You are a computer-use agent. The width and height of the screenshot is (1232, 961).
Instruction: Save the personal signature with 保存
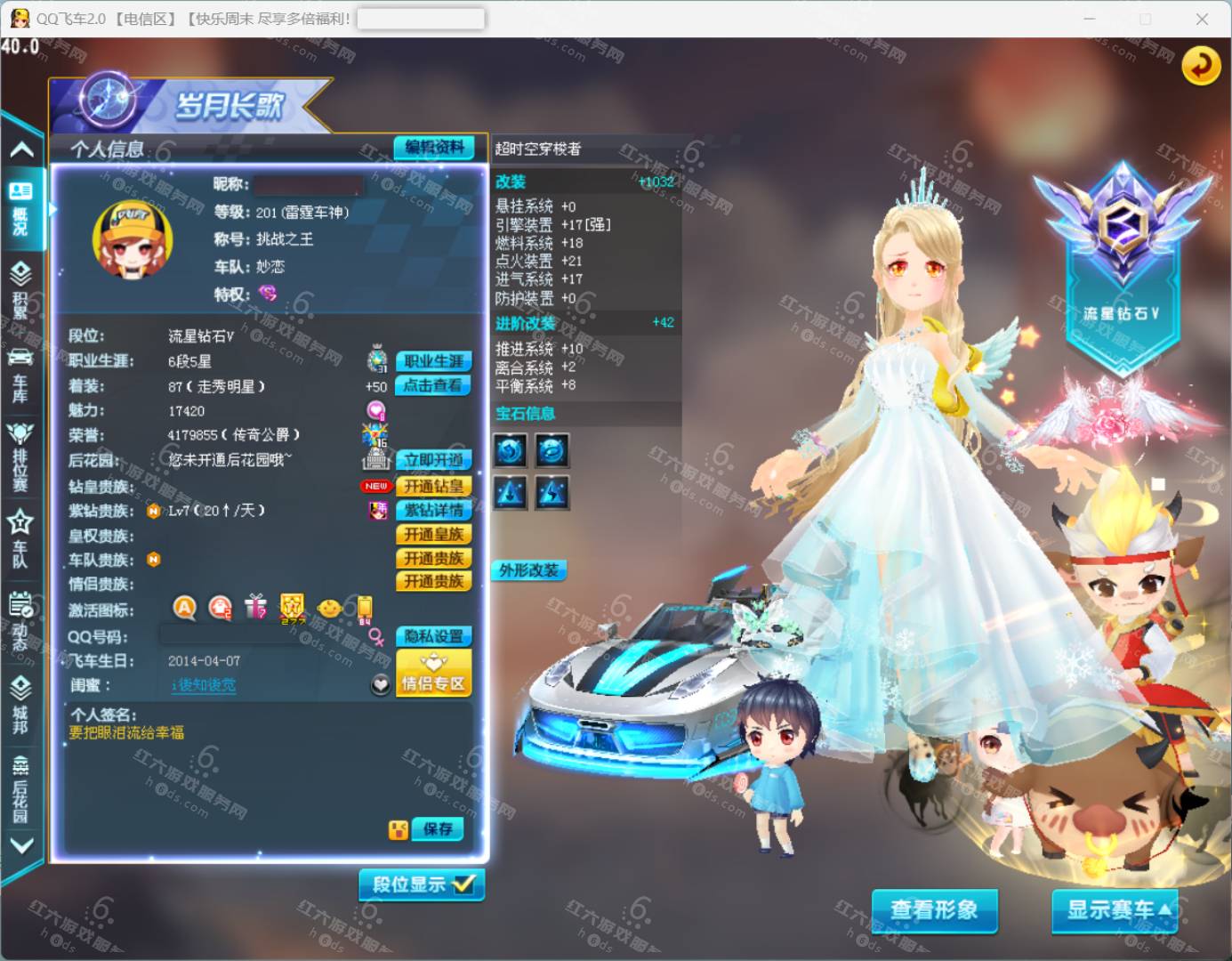point(438,829)
